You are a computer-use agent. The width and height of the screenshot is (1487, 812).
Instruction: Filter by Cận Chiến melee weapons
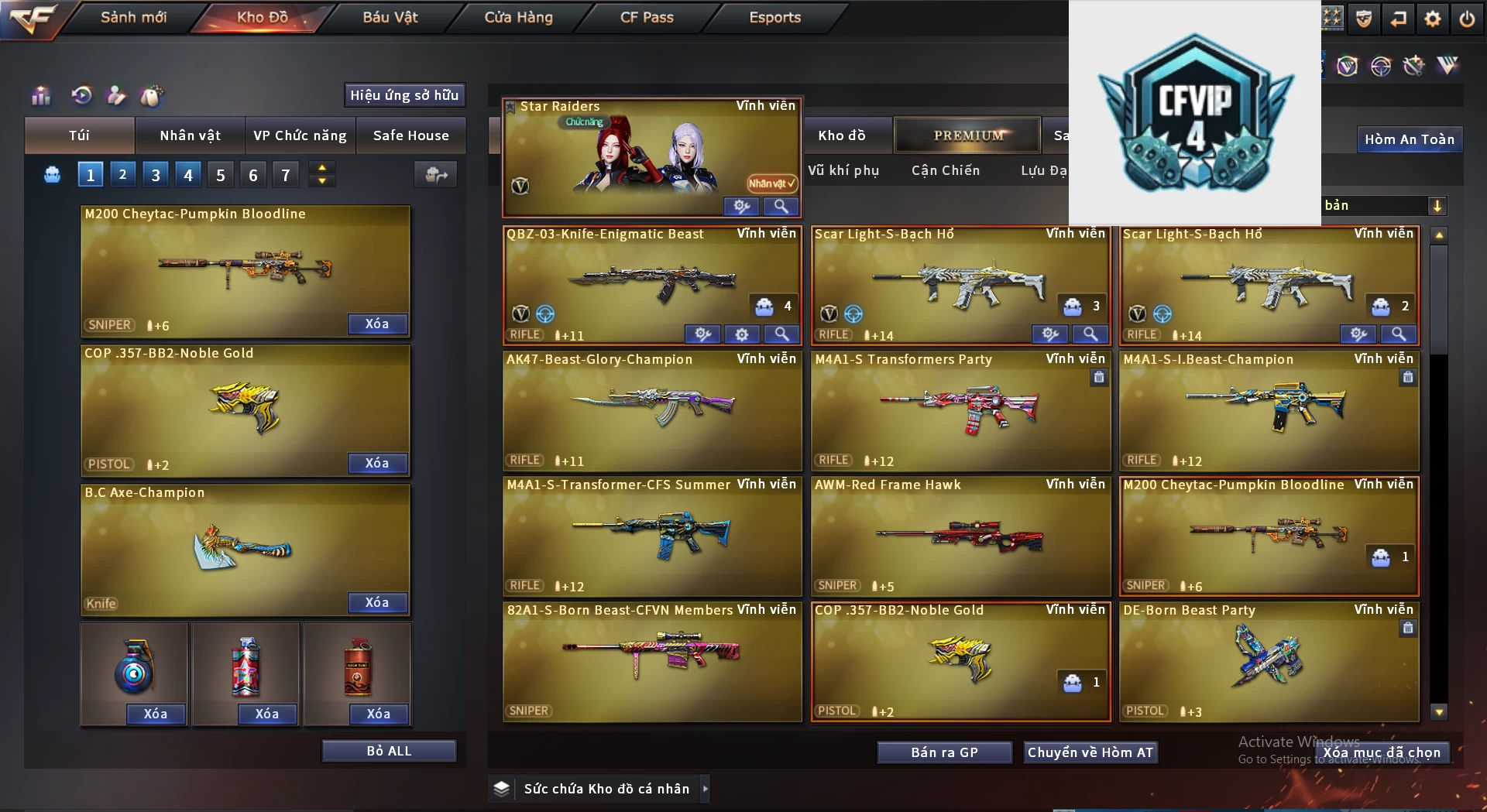pos(945,170)
